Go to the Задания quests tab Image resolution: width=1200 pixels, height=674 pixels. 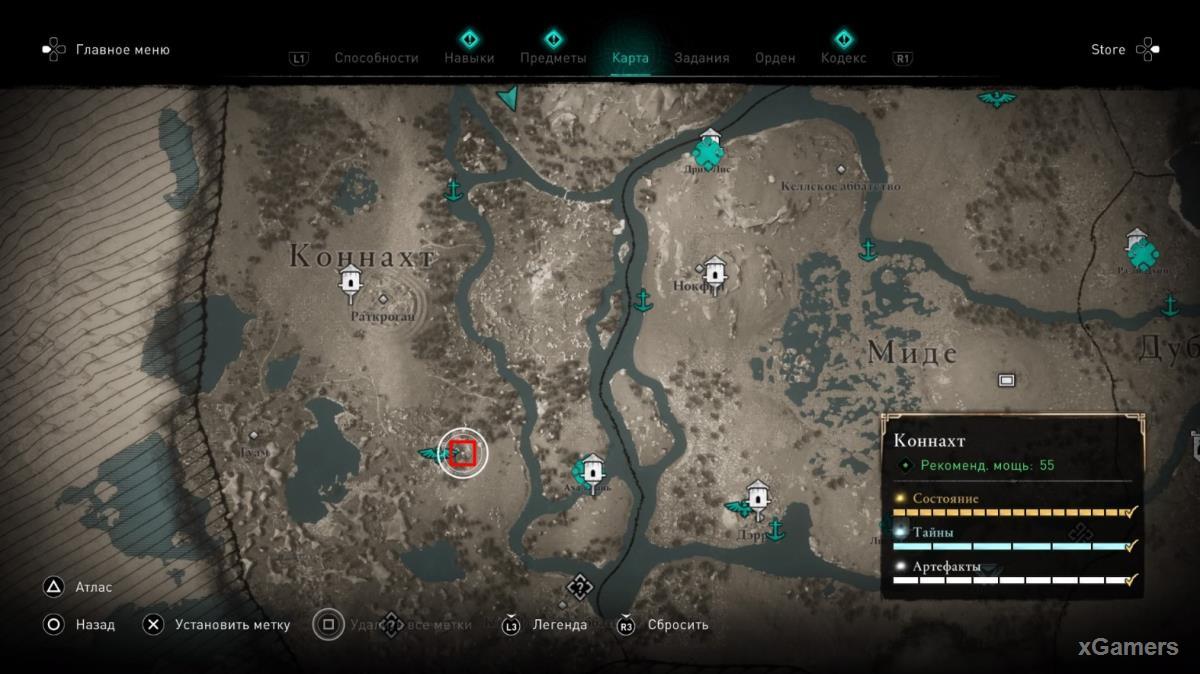[701, 58]
